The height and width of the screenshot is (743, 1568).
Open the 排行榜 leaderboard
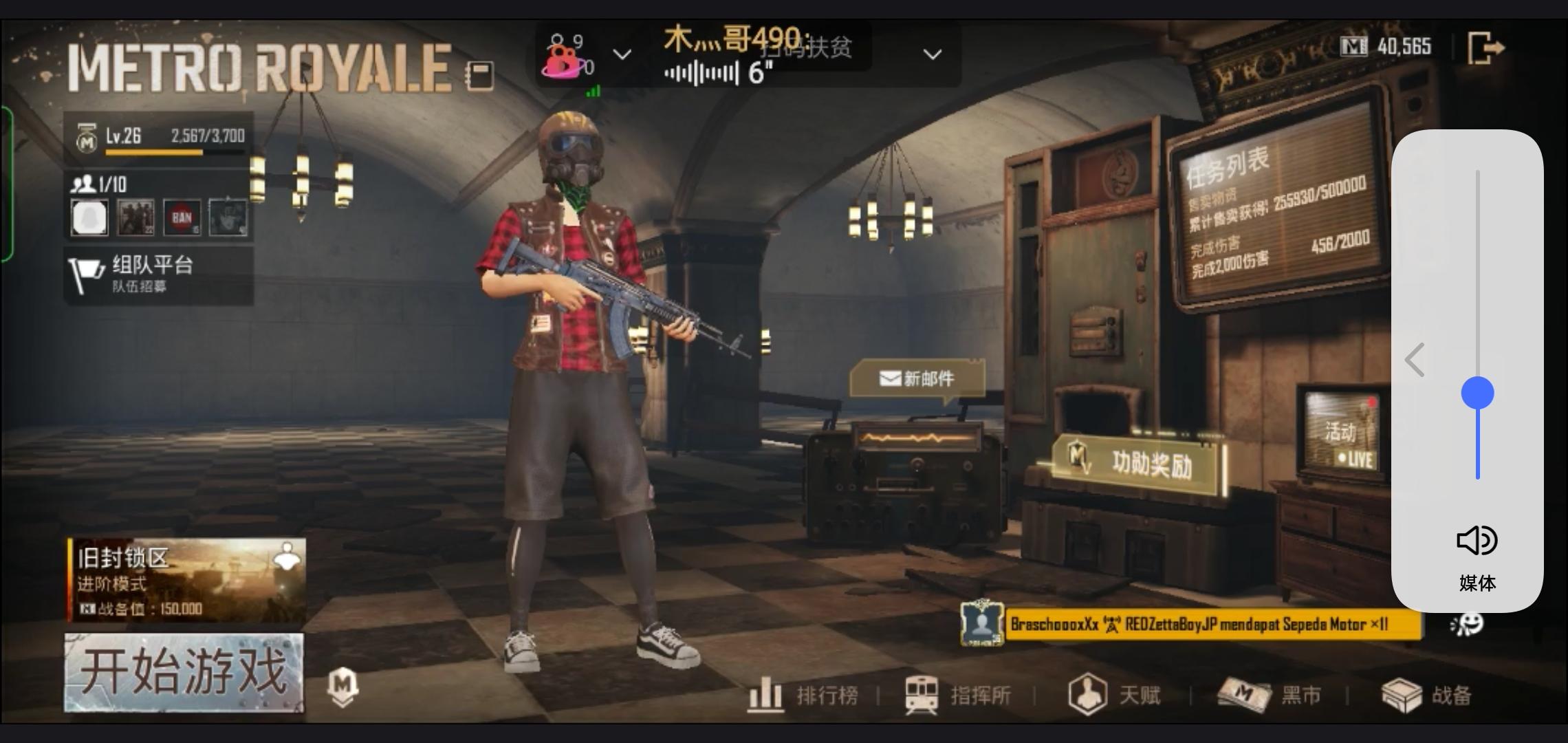[803, 696]
